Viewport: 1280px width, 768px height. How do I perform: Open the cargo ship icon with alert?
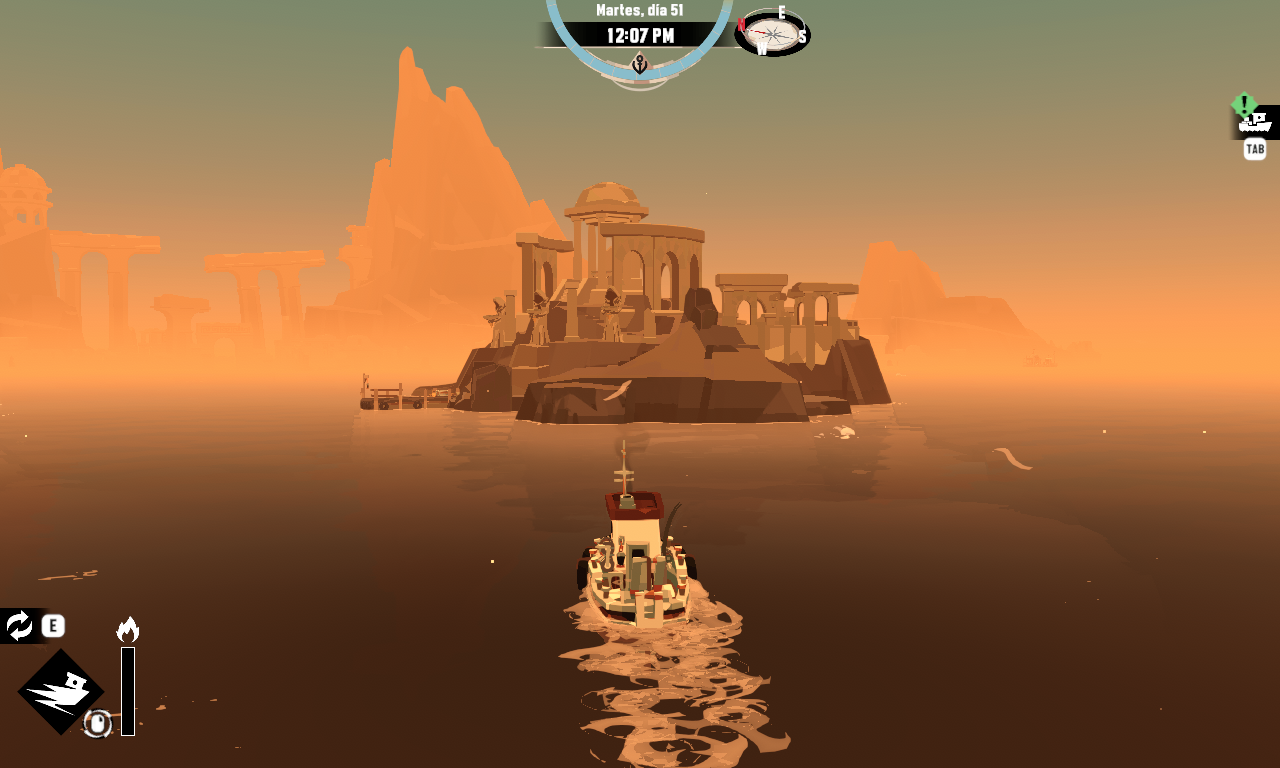click(x=1256, y=122)
